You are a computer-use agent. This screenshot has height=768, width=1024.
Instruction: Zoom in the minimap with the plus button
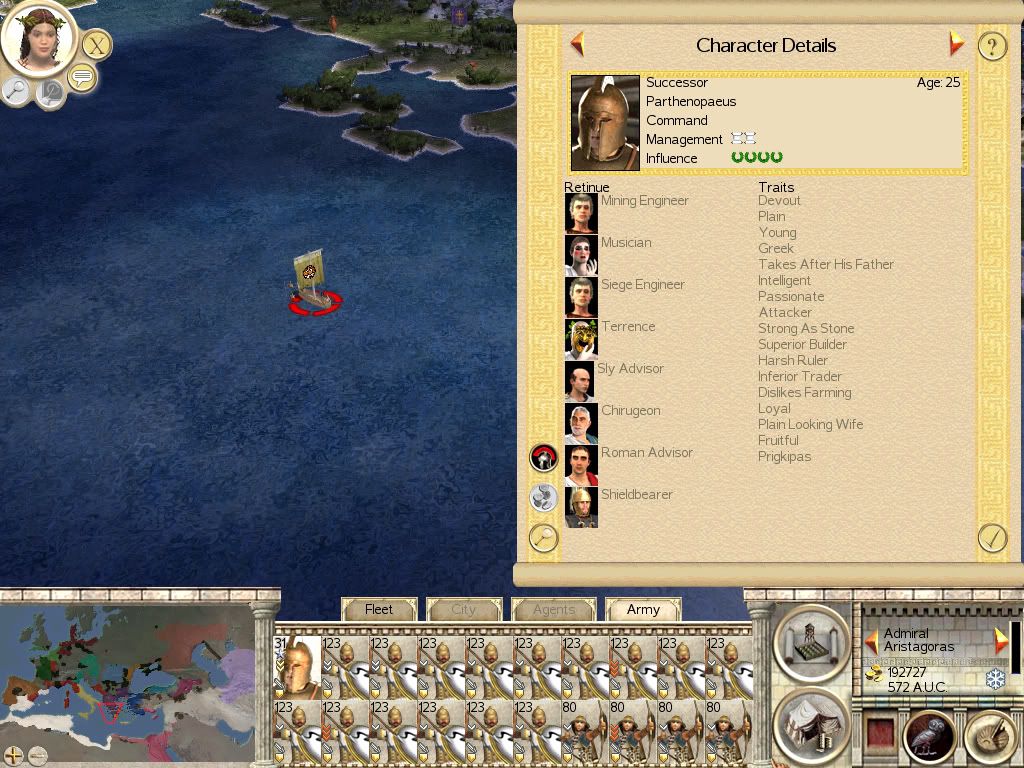coord(14,755)
